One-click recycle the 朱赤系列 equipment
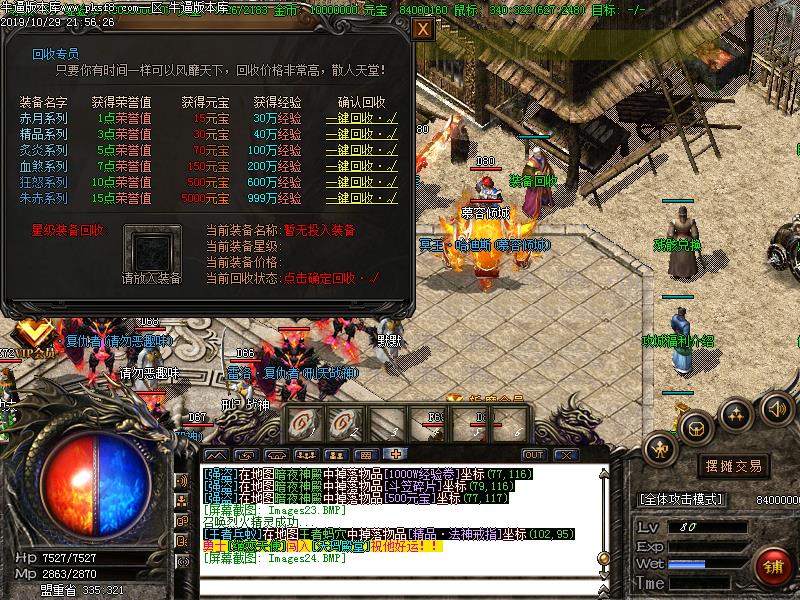Viewport: 800px width, 600px height. (361, 198)
